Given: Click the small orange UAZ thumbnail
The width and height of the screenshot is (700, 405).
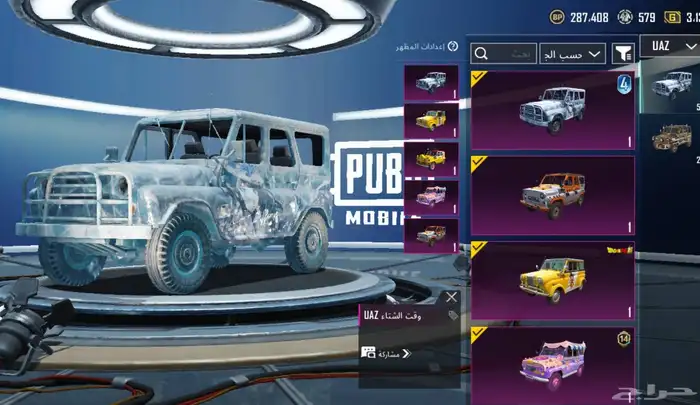Looking at the screenshot, I should coord(431,235).
